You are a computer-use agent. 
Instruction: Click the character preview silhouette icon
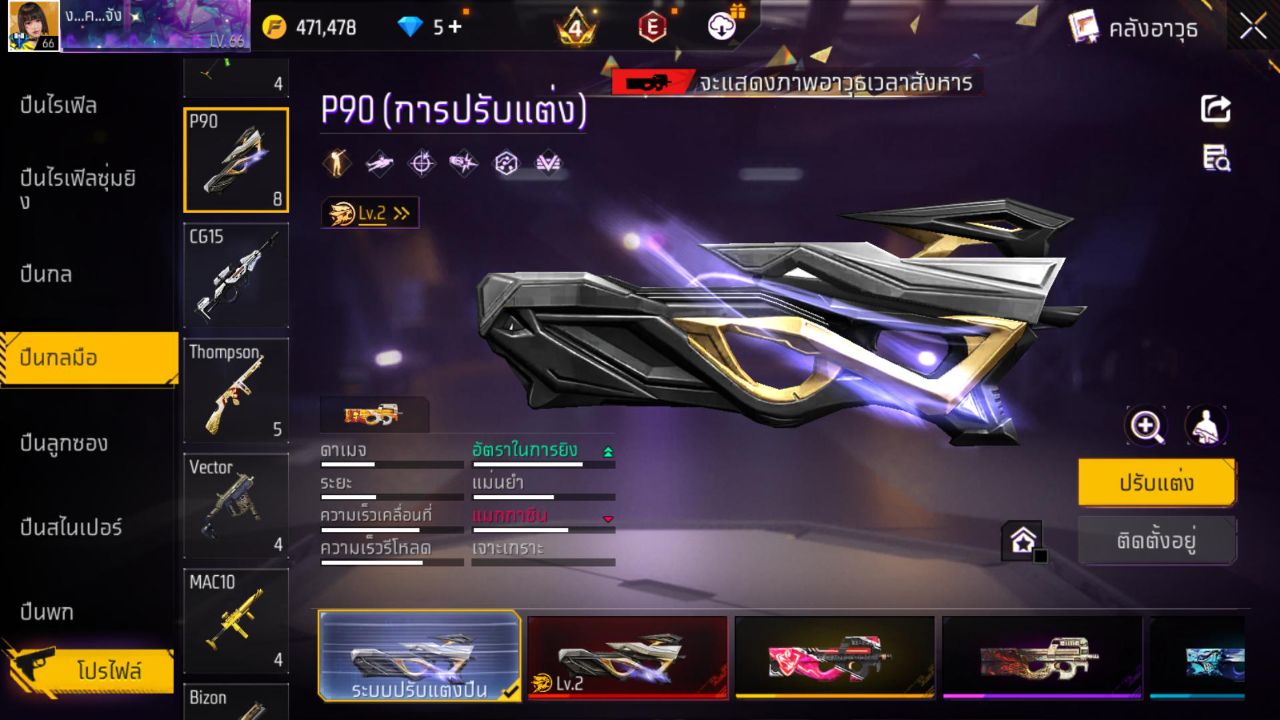tap(1205, 425)
